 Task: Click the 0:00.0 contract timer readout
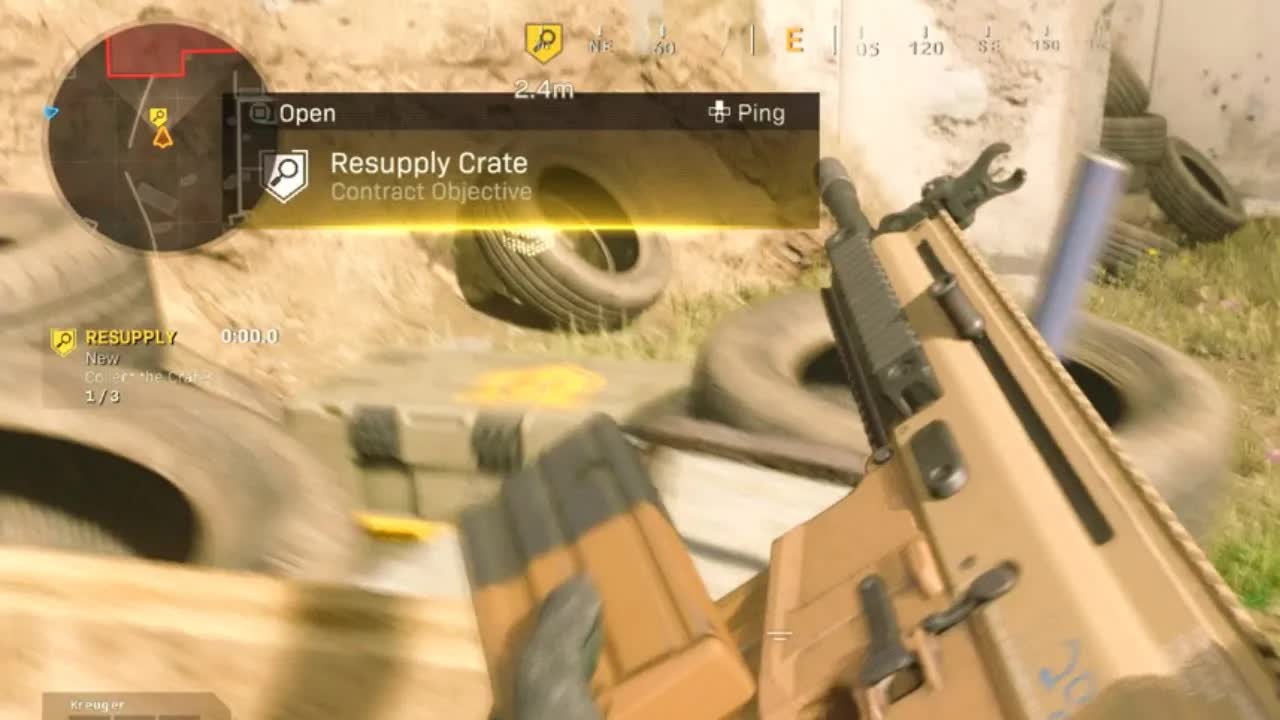[x=250, y=338]
